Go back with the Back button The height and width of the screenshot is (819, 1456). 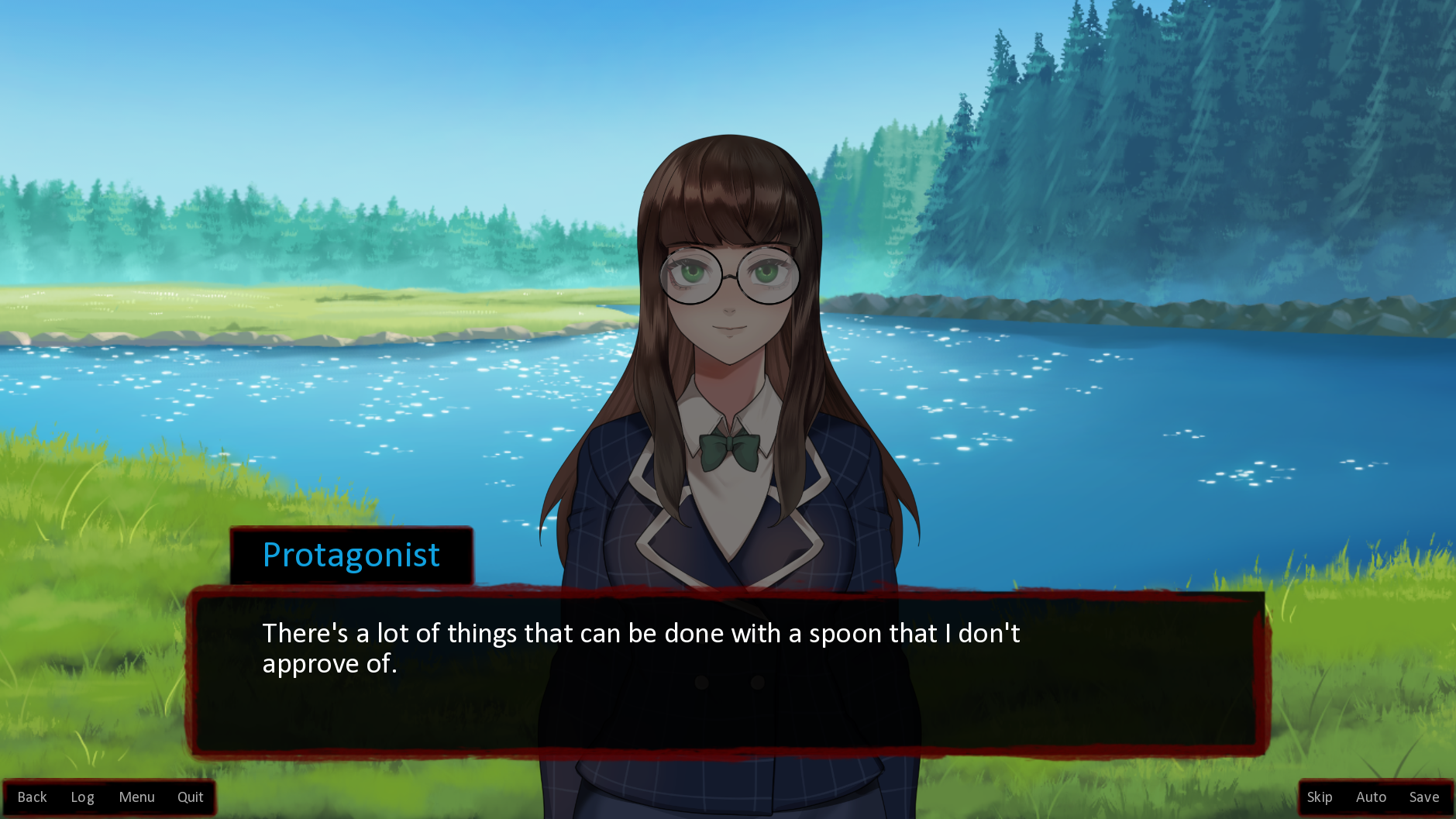point(32,797)
